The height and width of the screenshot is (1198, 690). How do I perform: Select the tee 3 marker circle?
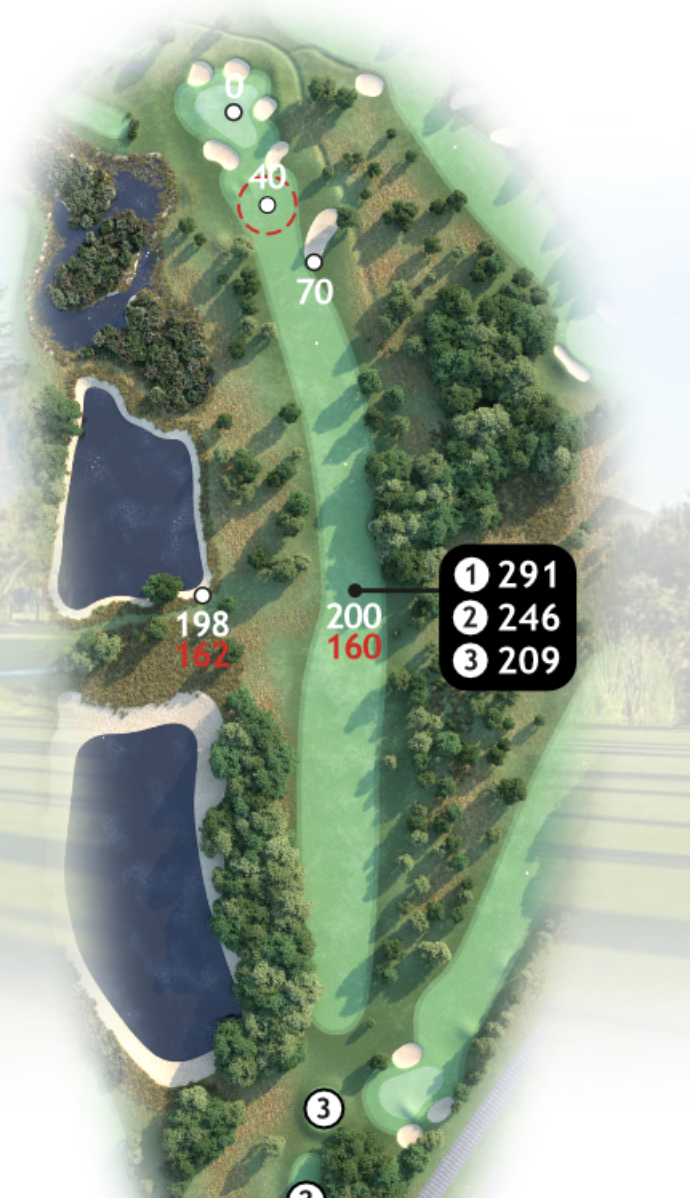322,1108
